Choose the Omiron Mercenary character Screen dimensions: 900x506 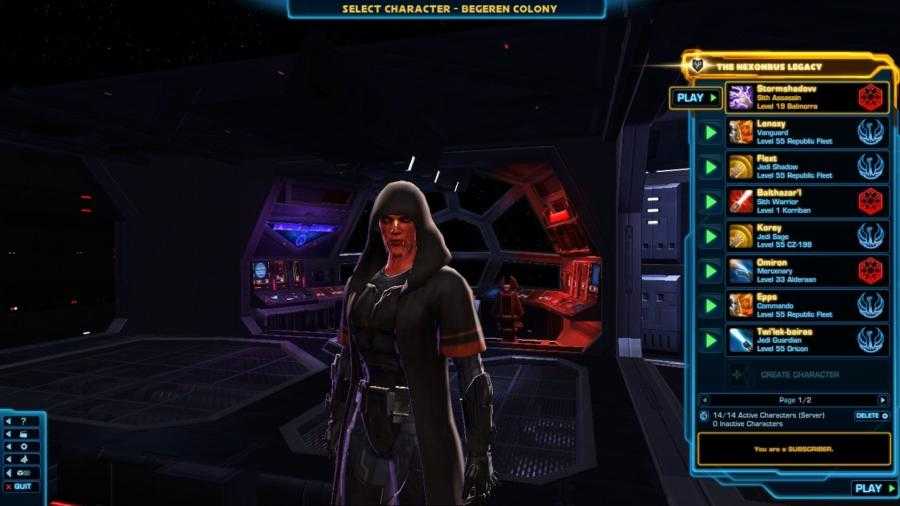790,270
